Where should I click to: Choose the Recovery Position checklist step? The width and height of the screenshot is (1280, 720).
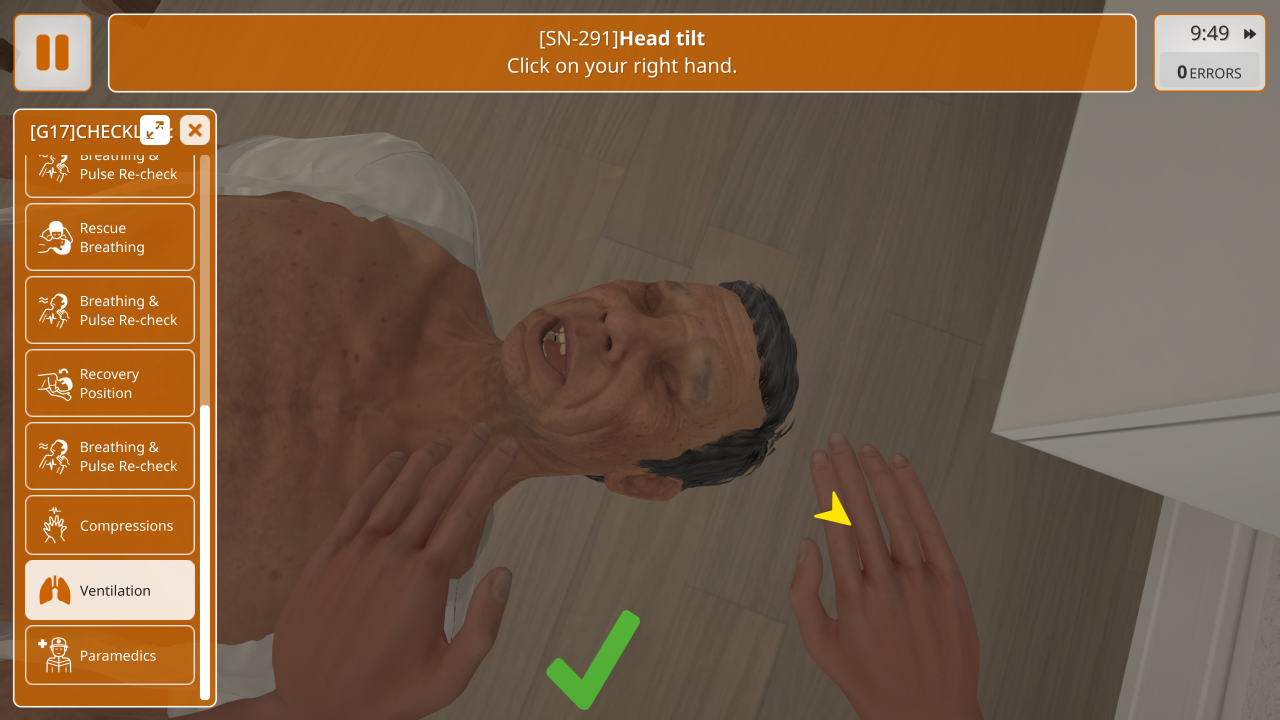[110, 383]
